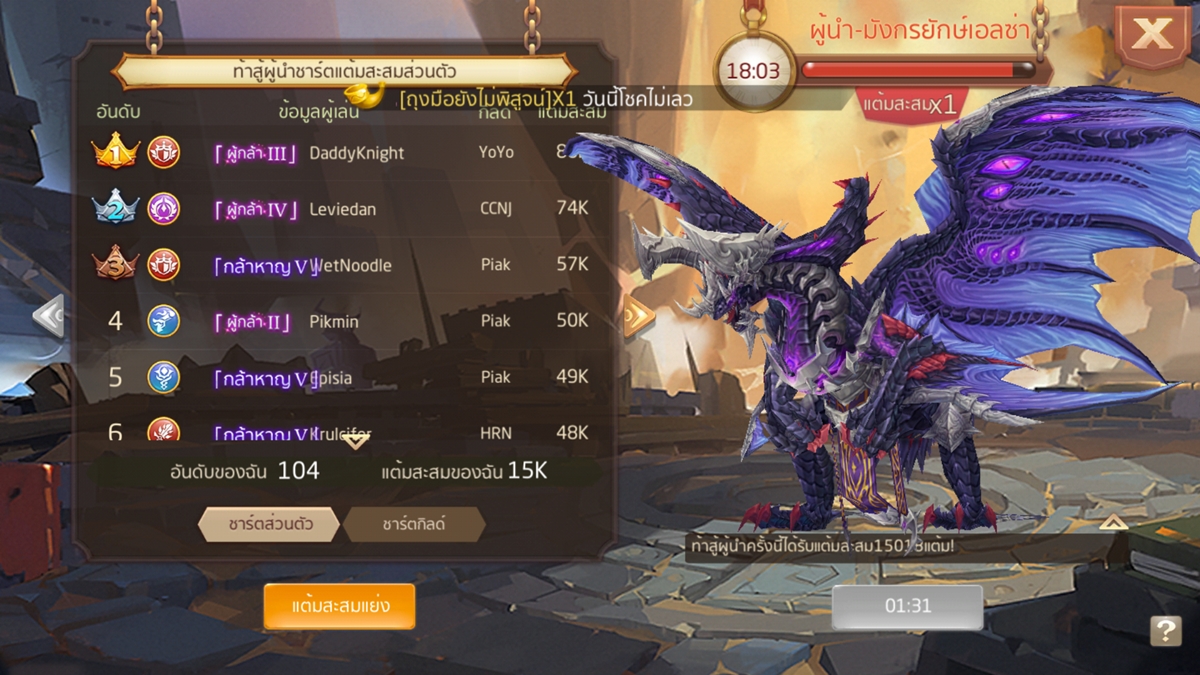Expand the battle log with up chevron

pyautogui.click(x=1113, y=522)
